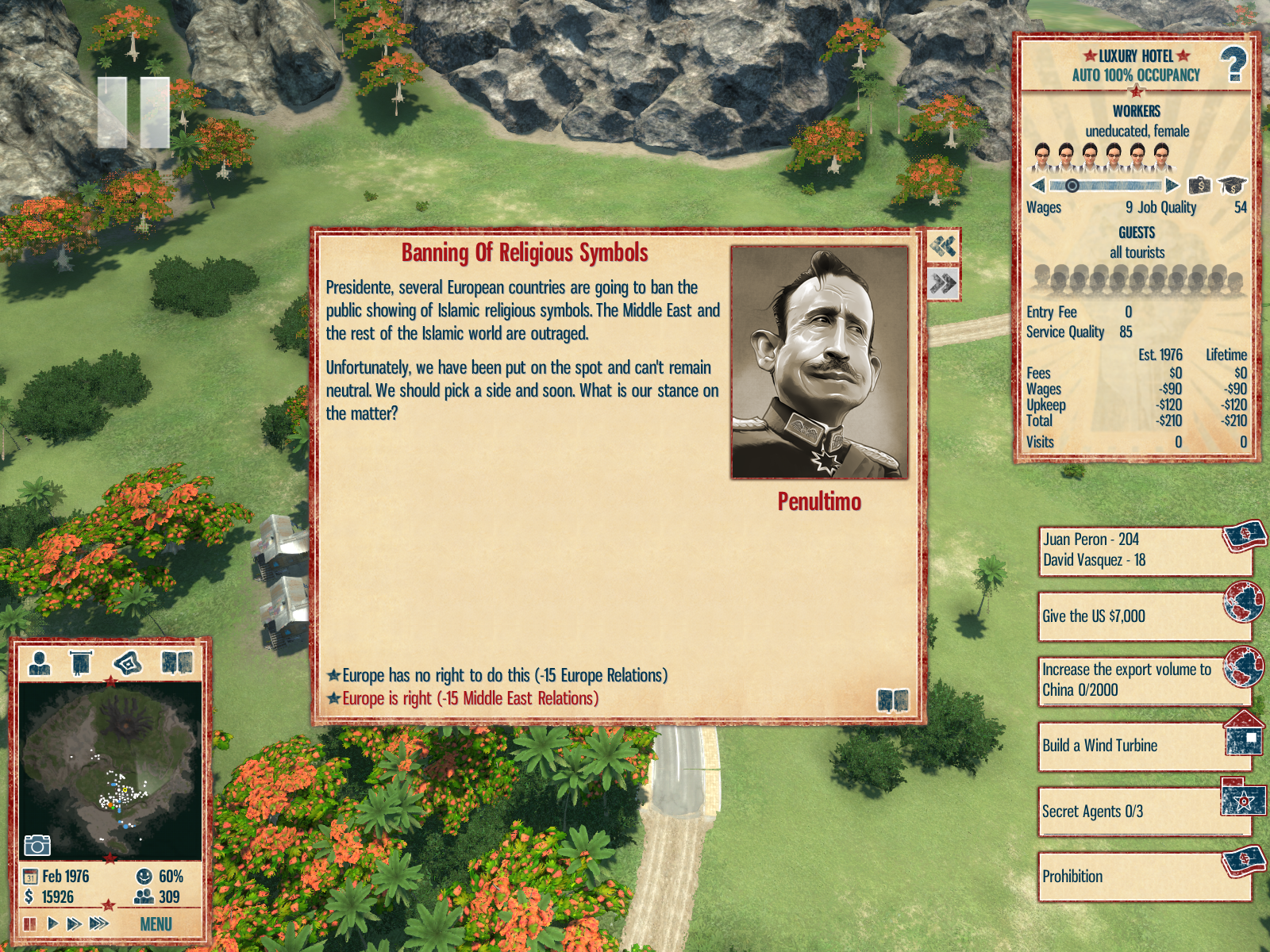Click the camera icon below the minimap

pyautogui.click(x=37, y=846)
